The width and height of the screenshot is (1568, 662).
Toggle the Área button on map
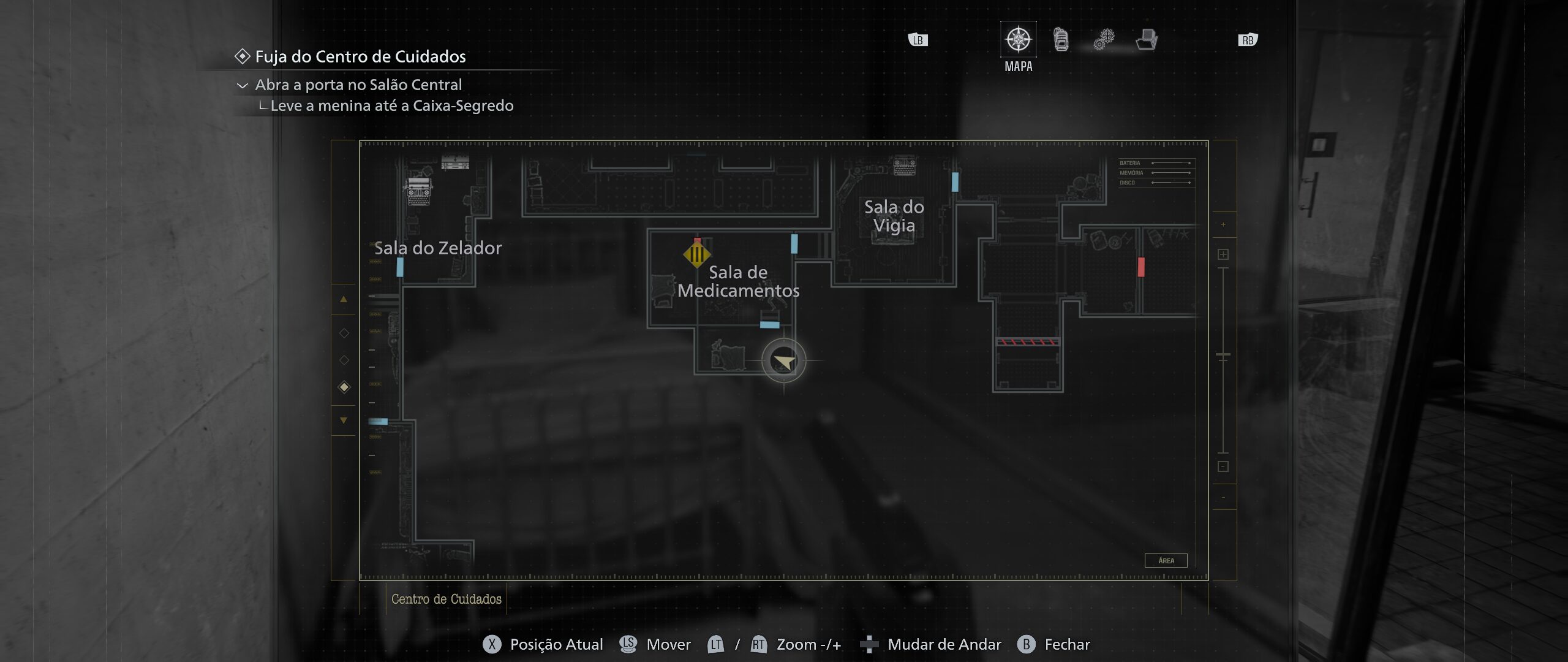1166,560
